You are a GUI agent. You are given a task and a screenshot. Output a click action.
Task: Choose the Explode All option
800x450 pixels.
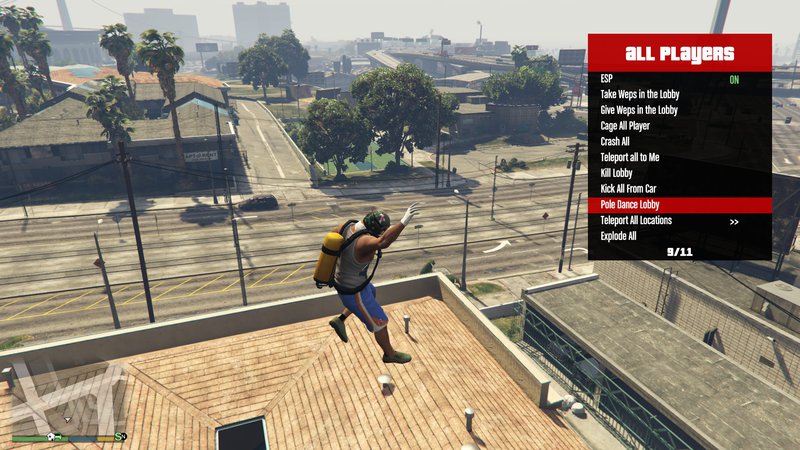[679, 237]
